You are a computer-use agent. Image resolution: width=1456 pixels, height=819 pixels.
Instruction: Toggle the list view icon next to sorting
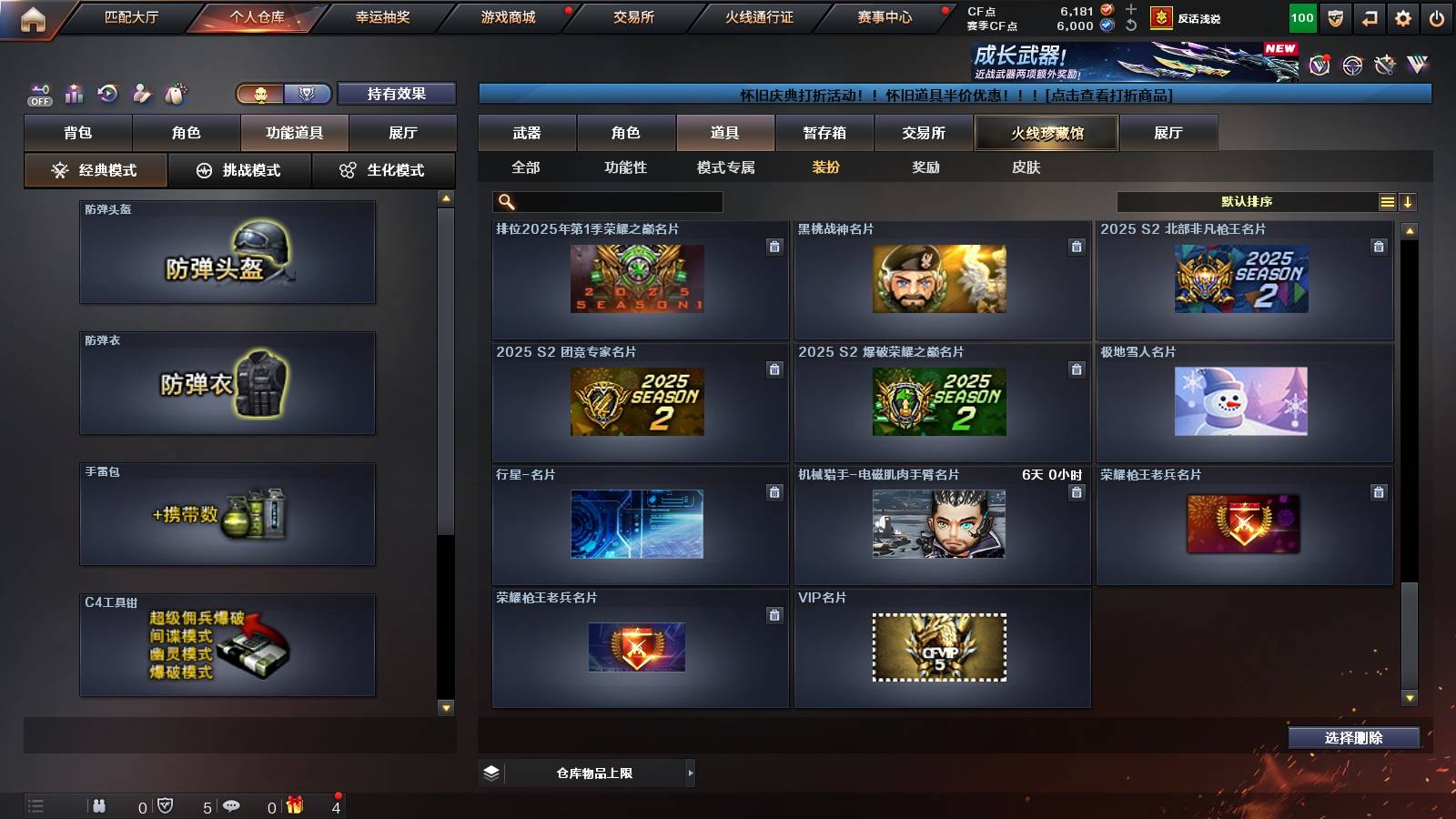coord(1387,201)
